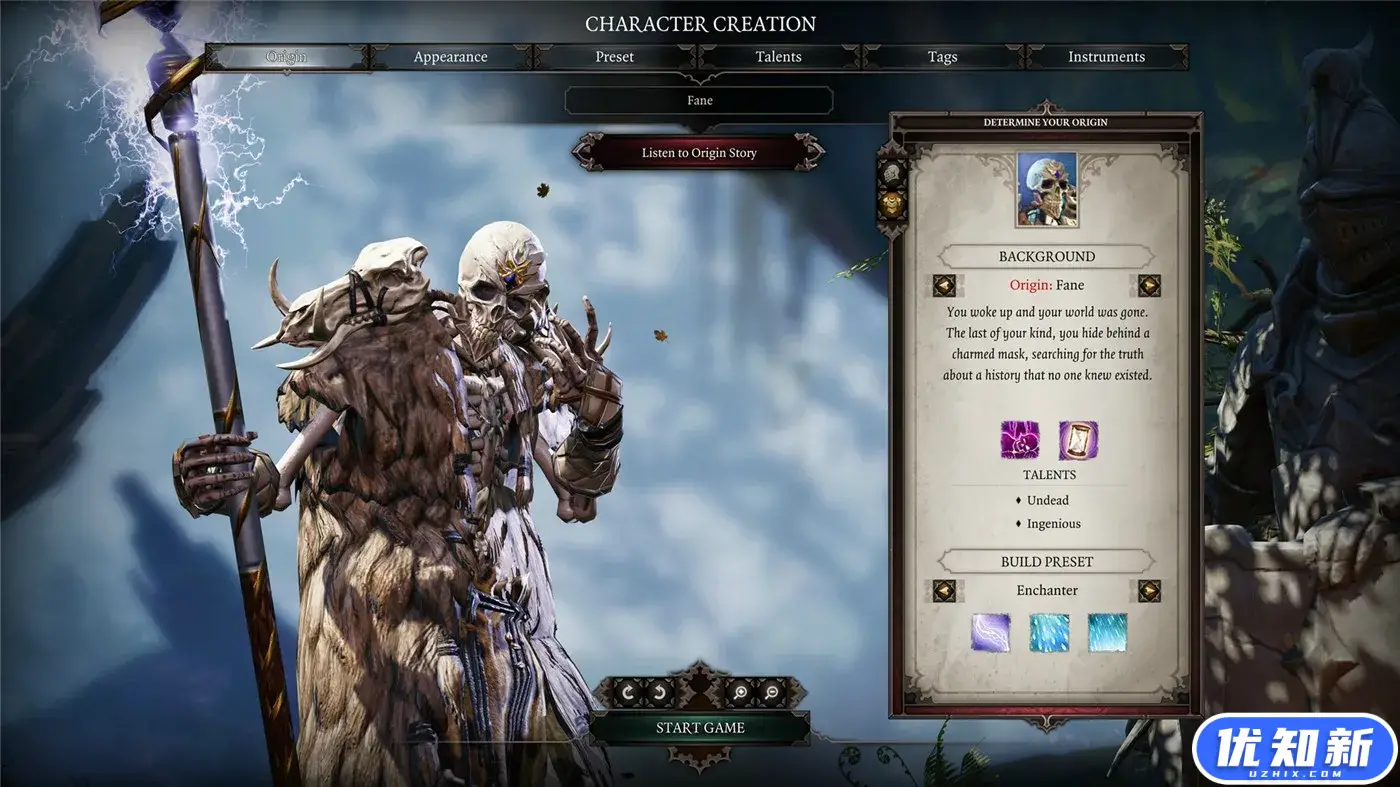This screenshot has width=1400, height=787.
Task: Listen to Origin Story
Action: (x=699, y=153)
